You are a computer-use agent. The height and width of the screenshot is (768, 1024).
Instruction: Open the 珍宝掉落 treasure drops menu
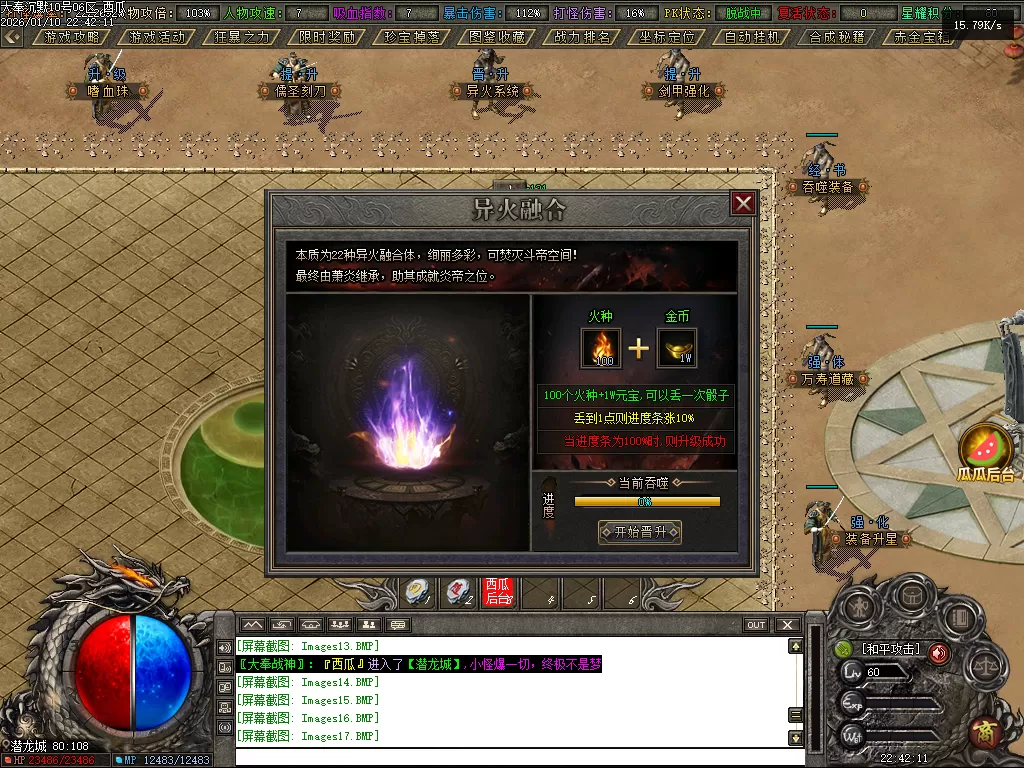[412, 37]
